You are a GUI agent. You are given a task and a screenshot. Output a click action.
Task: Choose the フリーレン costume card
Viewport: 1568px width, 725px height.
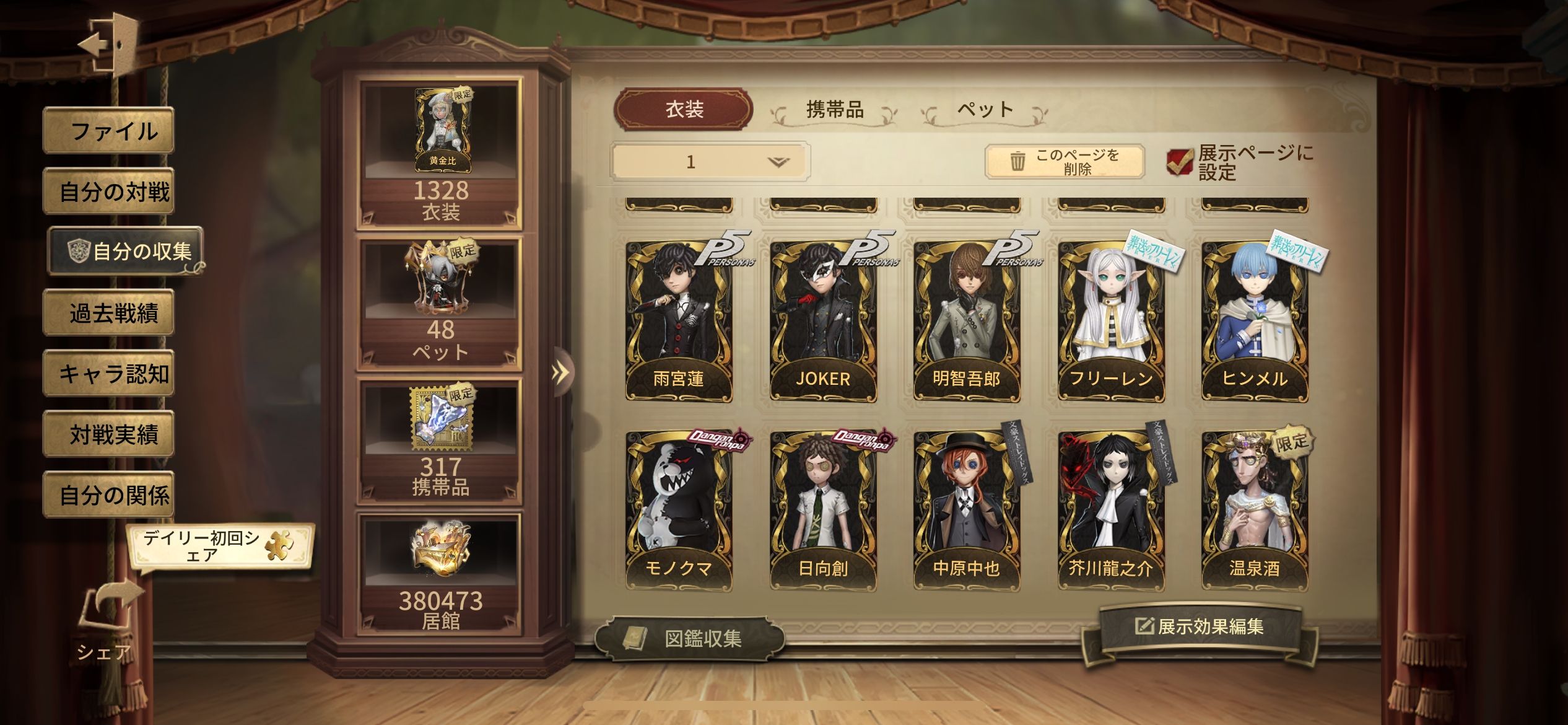[1111, 321]
